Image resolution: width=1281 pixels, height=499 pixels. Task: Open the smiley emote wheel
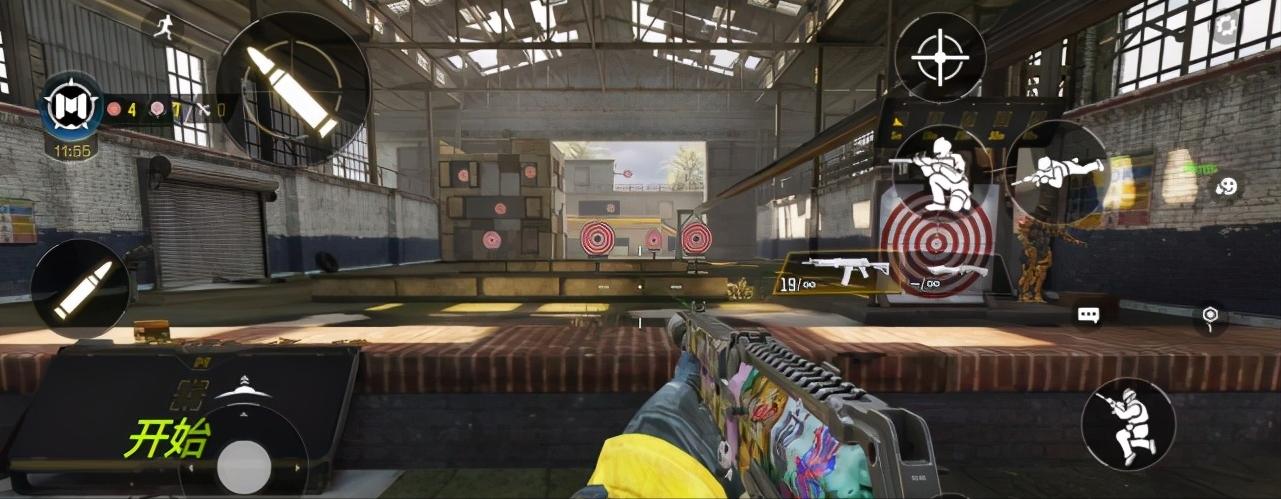(x=1227, y=186)
